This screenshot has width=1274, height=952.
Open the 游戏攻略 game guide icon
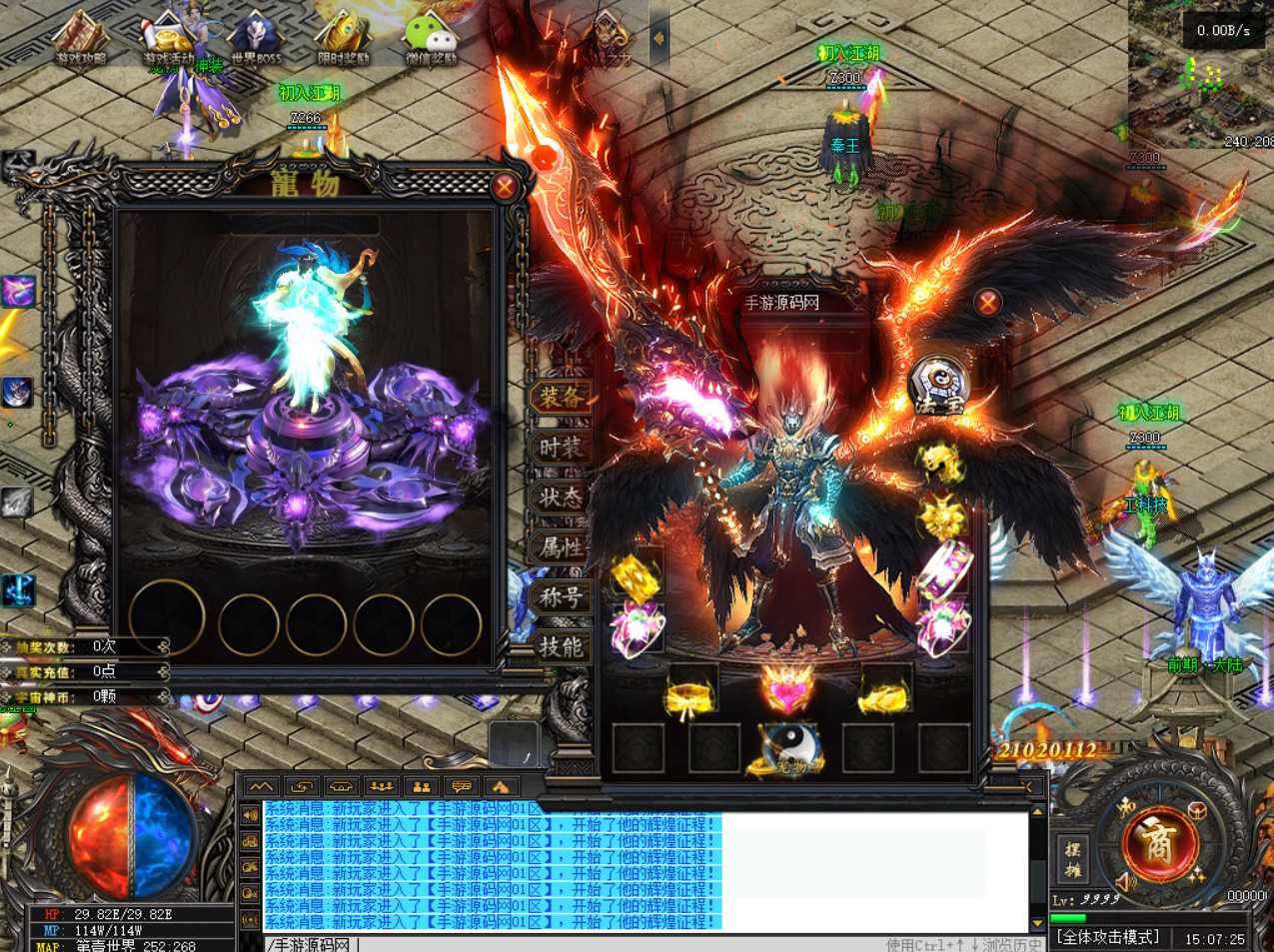coord(81,40)
